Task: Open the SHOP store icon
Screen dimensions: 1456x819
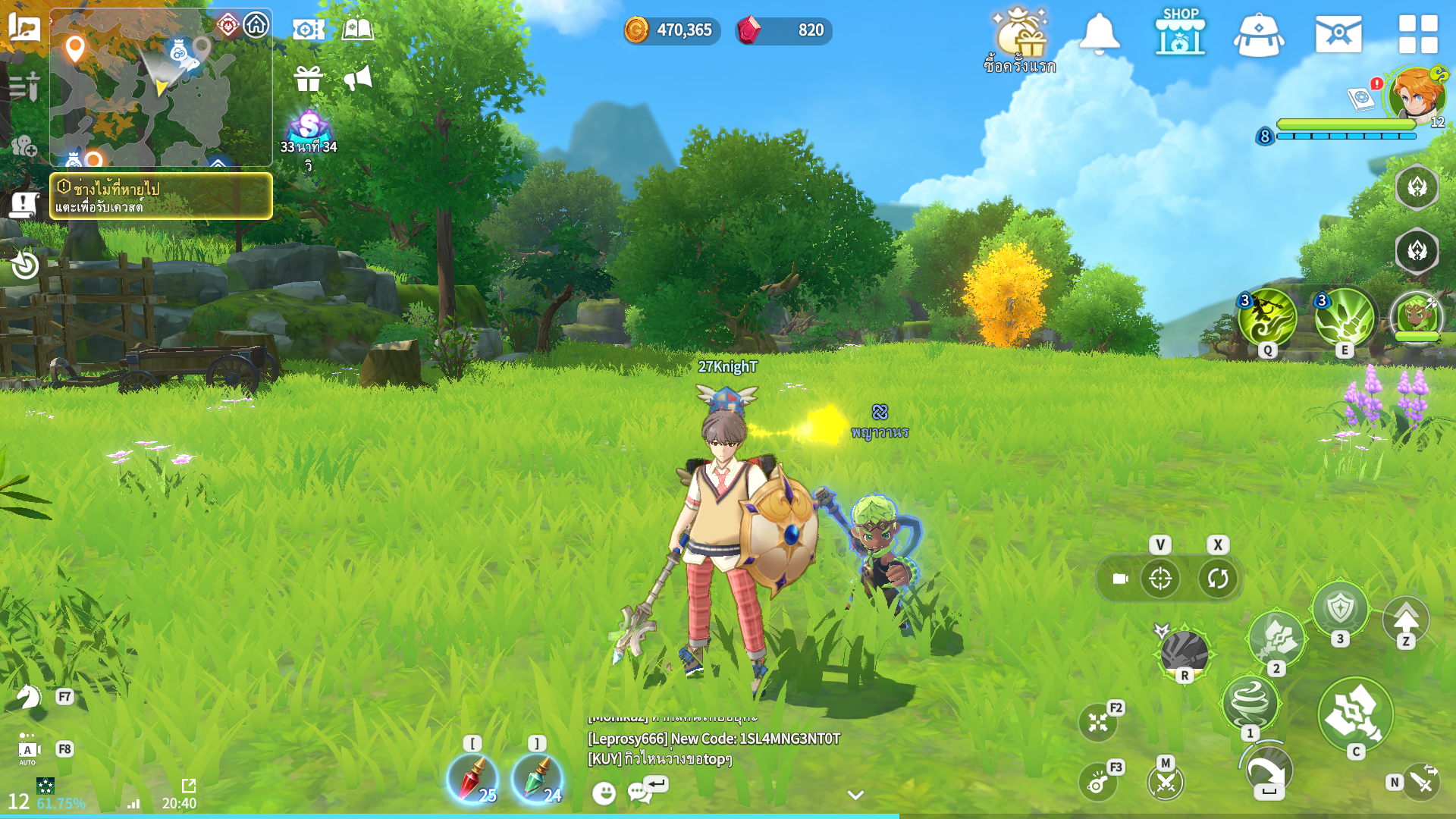Action: coord(1180,33)
